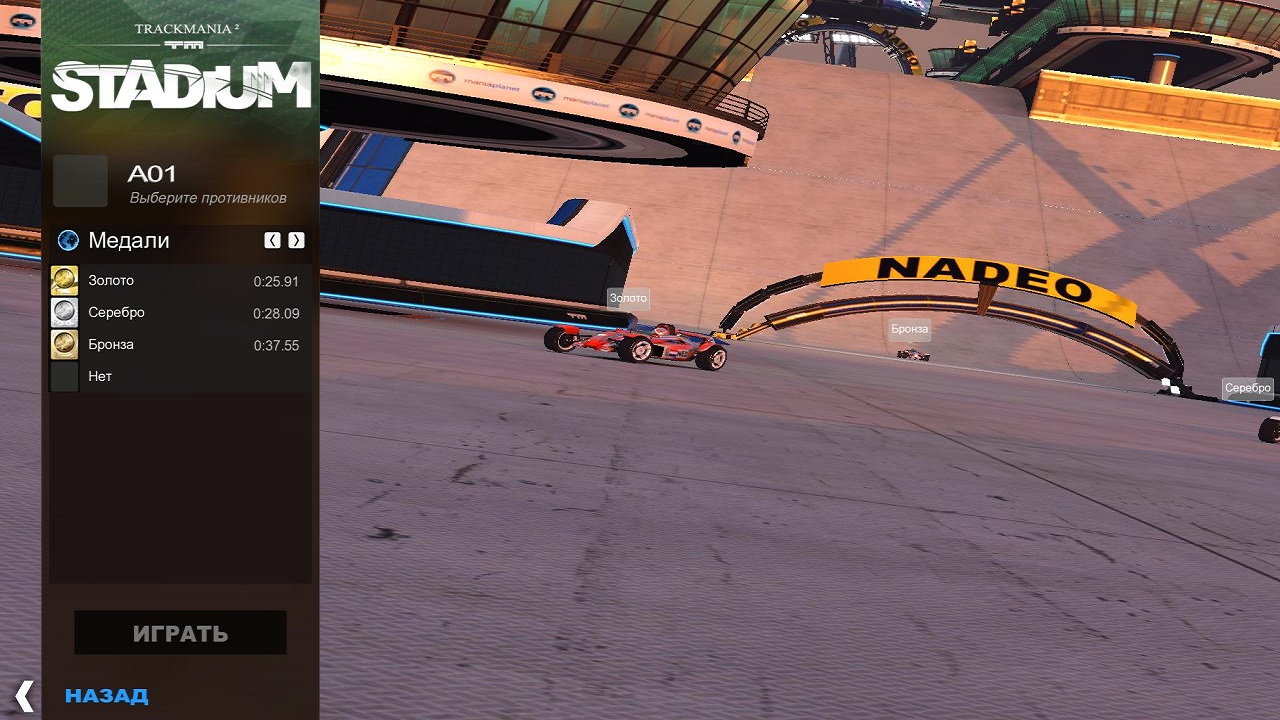Switch to the next opponent list with the right arrow

[x=296, y=240]
